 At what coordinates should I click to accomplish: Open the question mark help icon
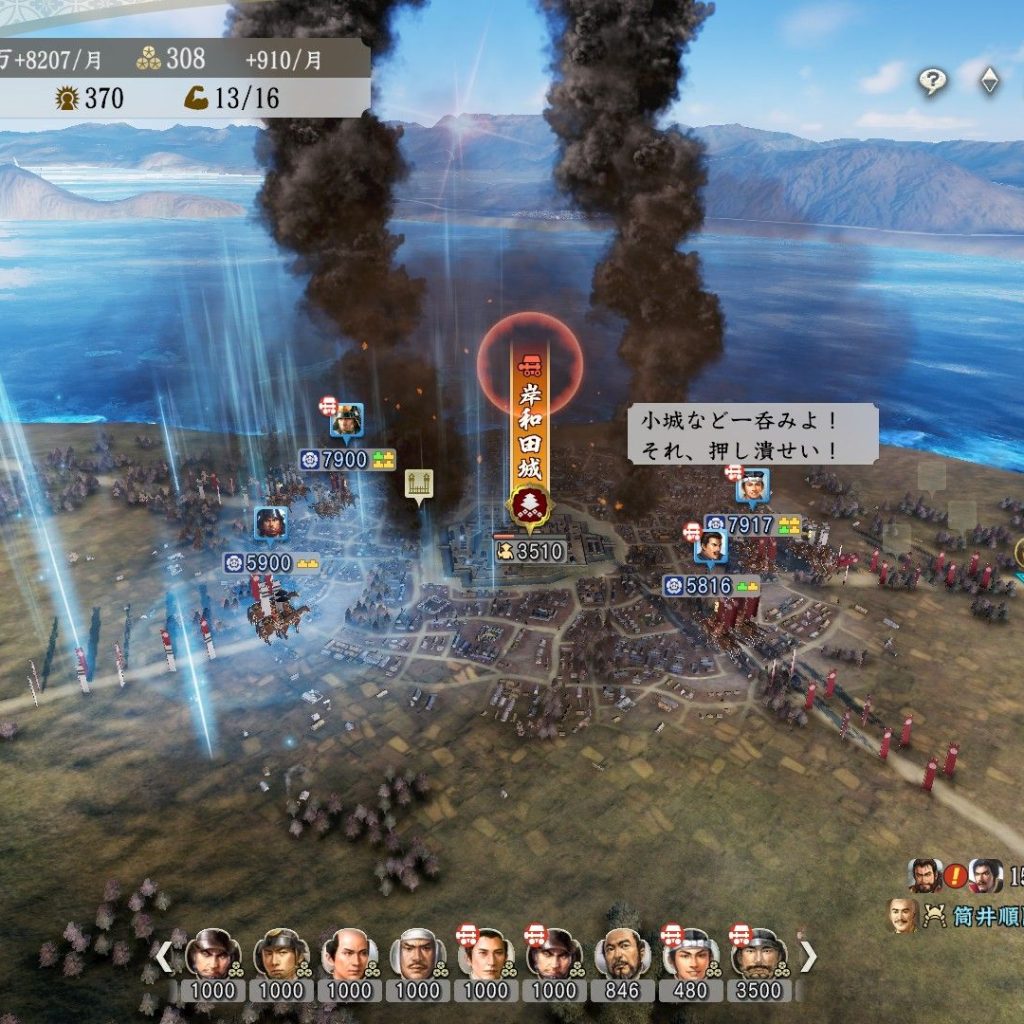coord(932,82)
